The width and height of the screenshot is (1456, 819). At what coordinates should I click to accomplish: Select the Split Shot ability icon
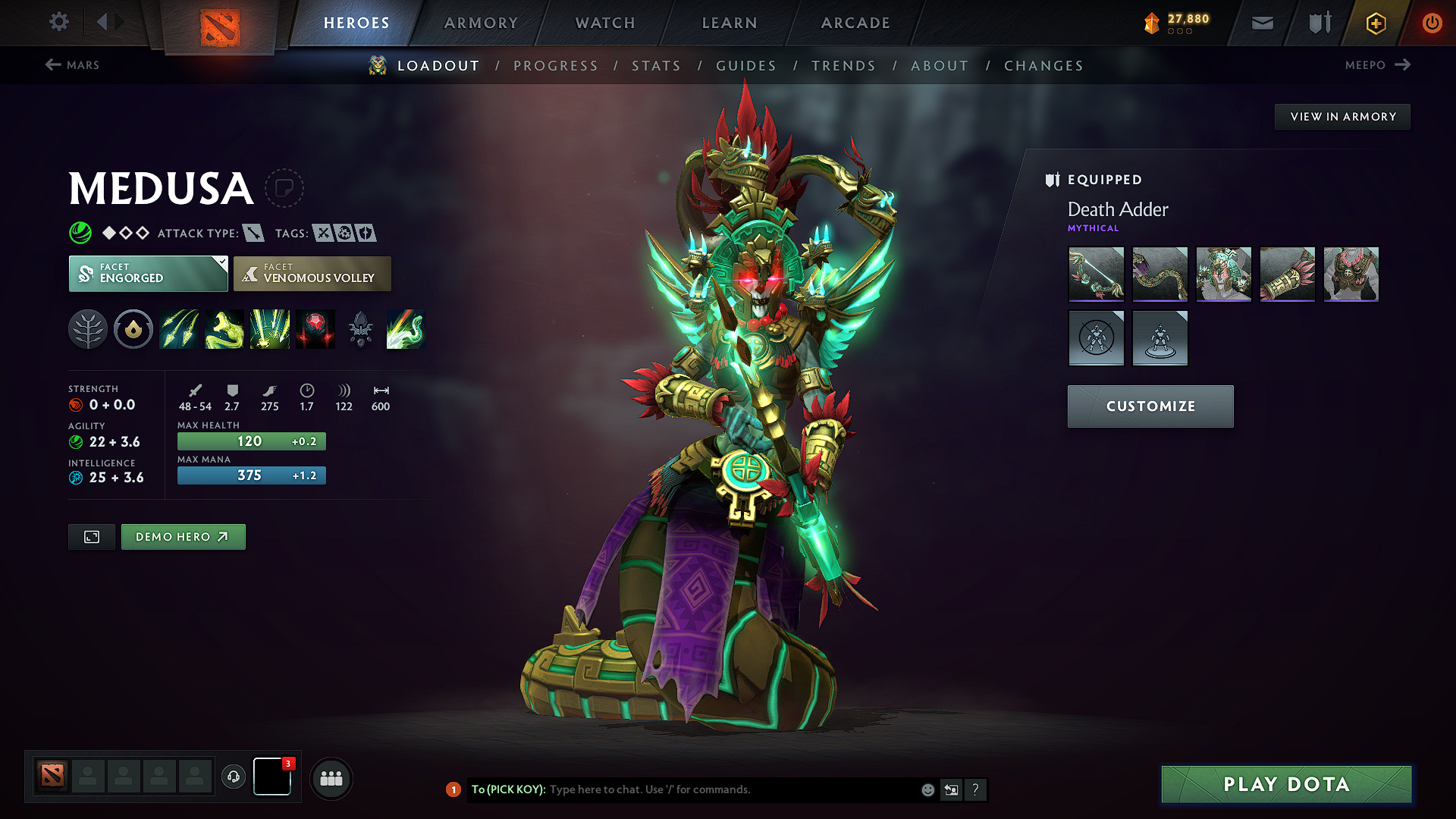pos(179,329)
